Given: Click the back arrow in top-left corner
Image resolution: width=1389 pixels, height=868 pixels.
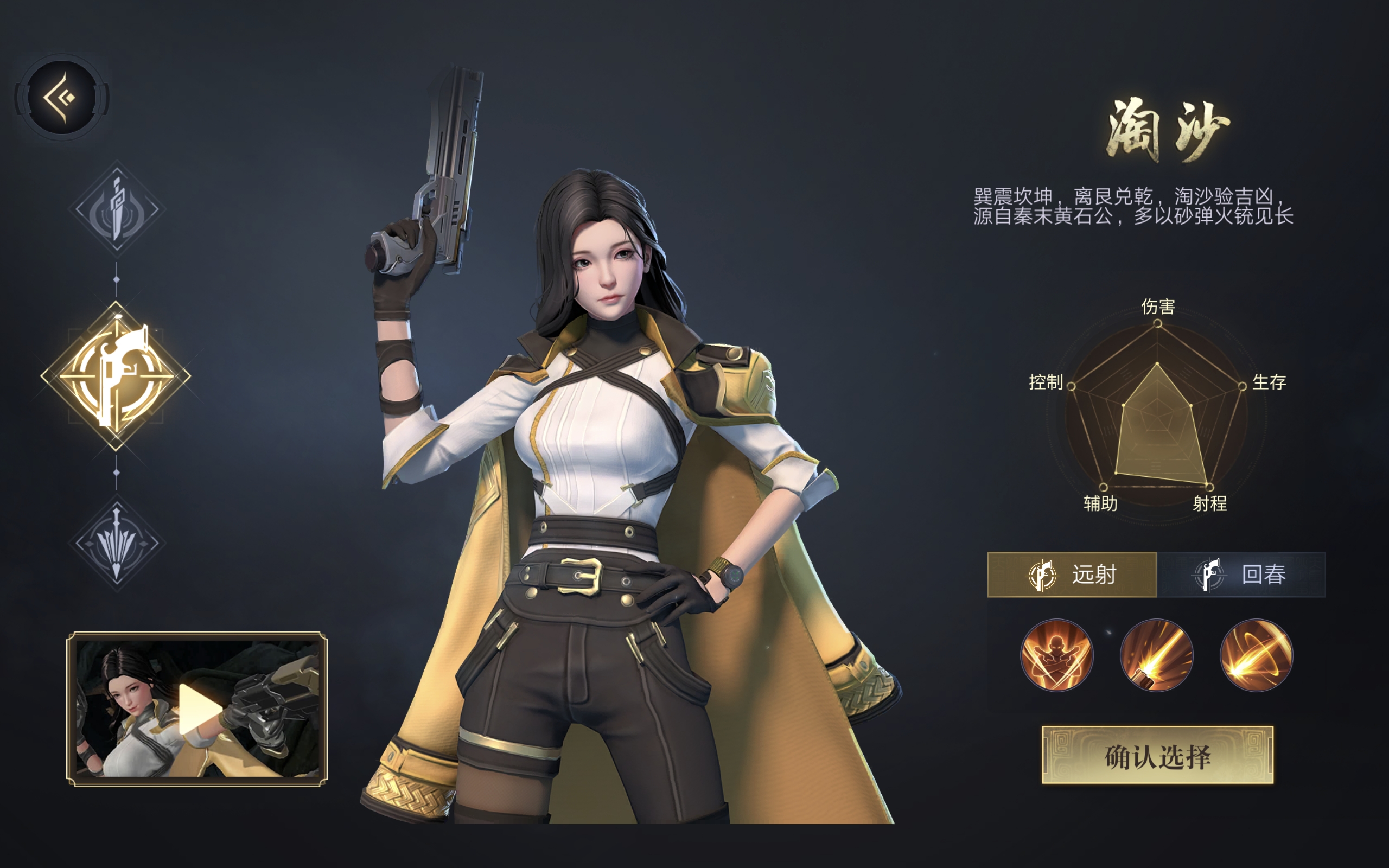Looking at the screenshot, I should pyautogui.click(x=62, y=98).
